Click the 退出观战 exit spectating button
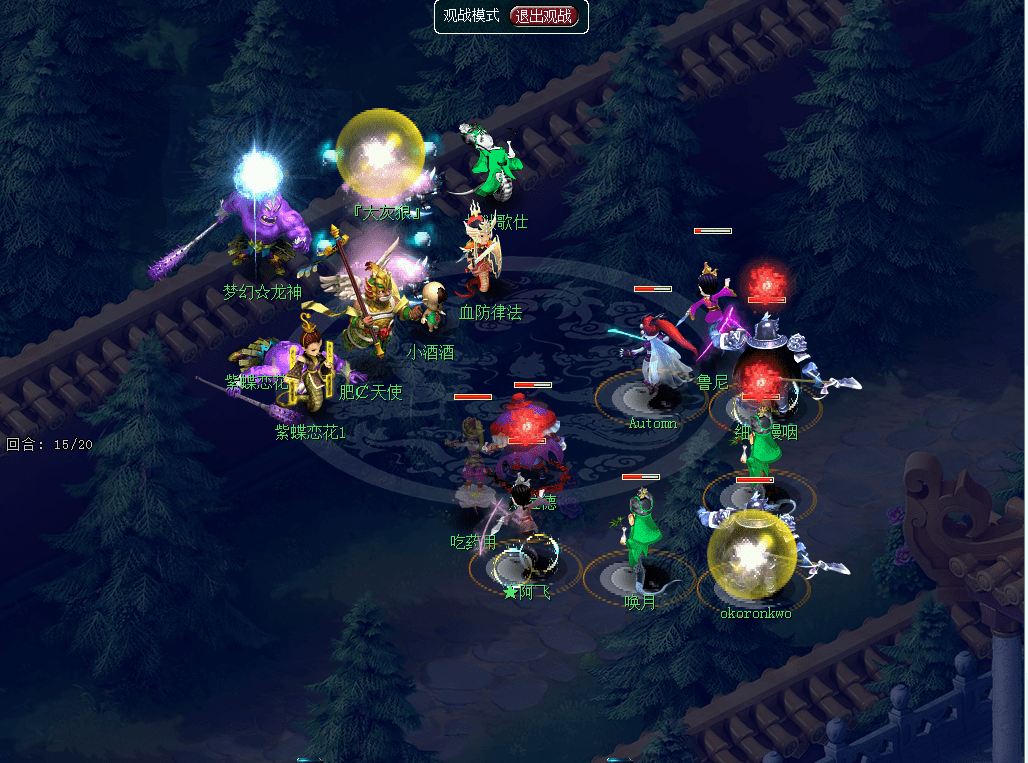This screenshot has width=1028, height=763. (544, 16)
